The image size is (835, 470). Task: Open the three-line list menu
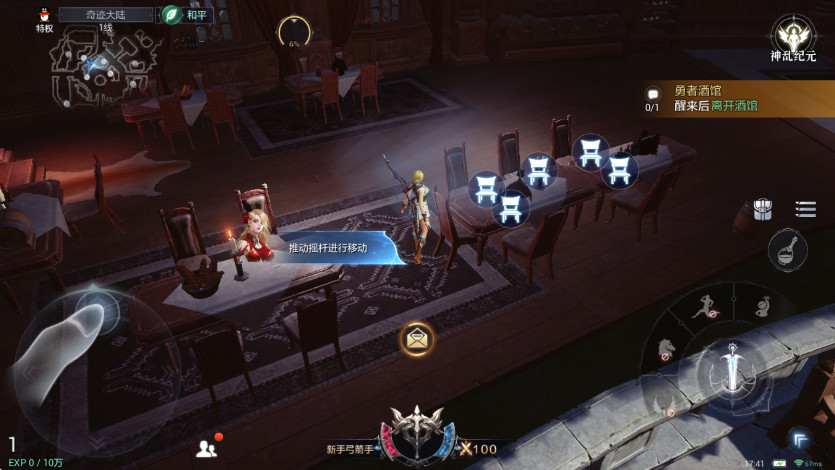pyautogui.click(x=805, y=209)
